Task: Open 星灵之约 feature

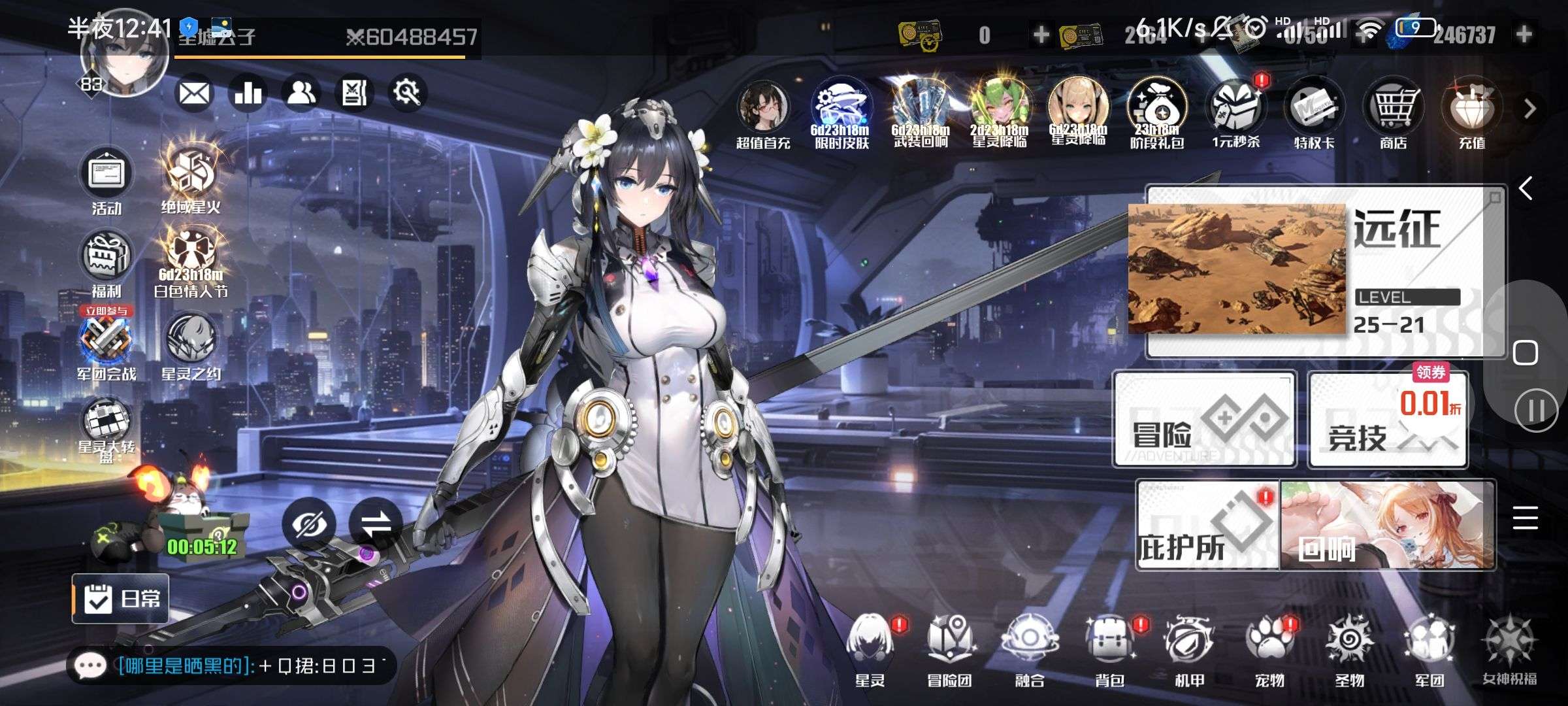Action: tap(191, 345)
